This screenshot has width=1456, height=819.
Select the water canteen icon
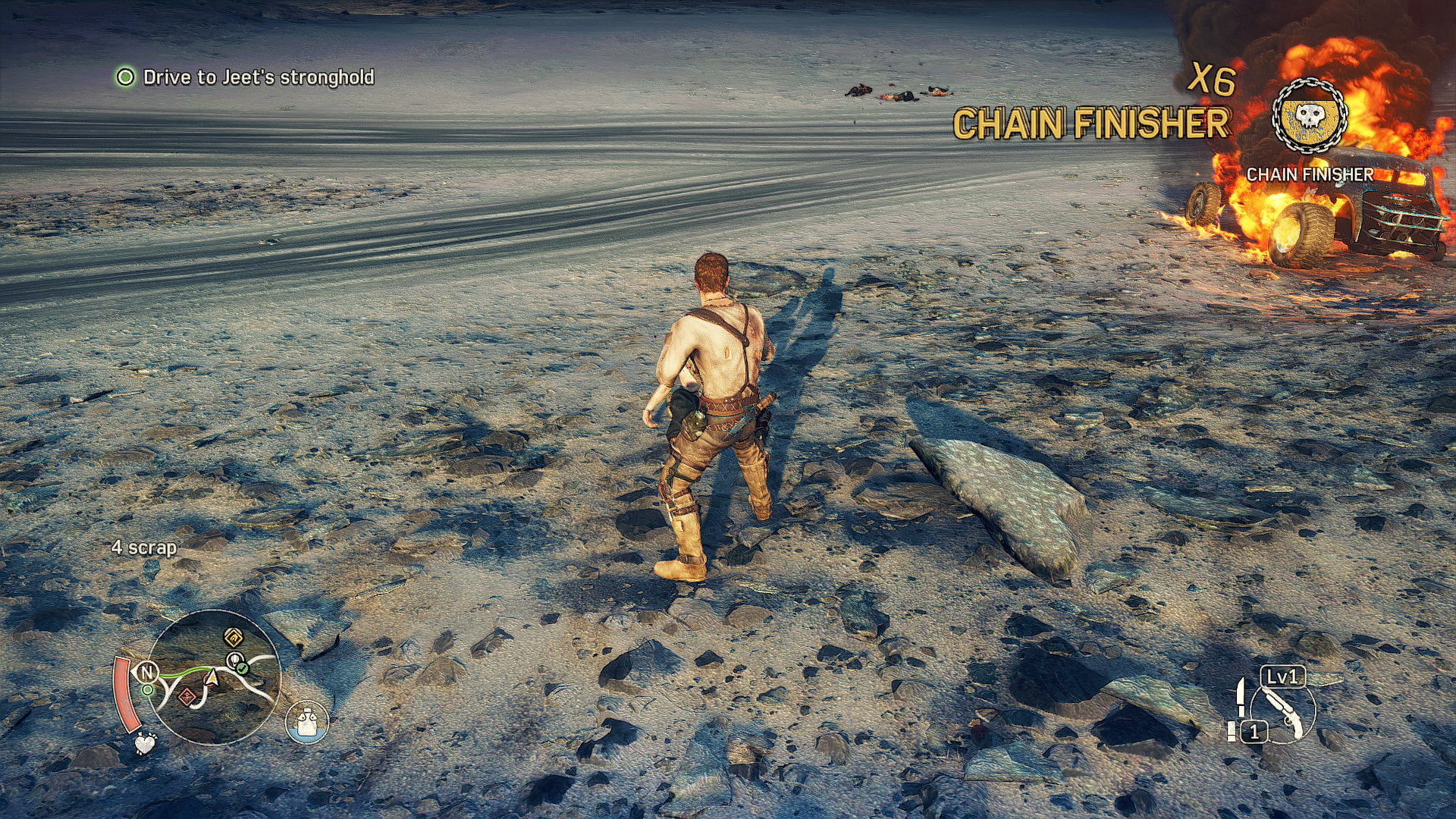[x=307, y=721]
